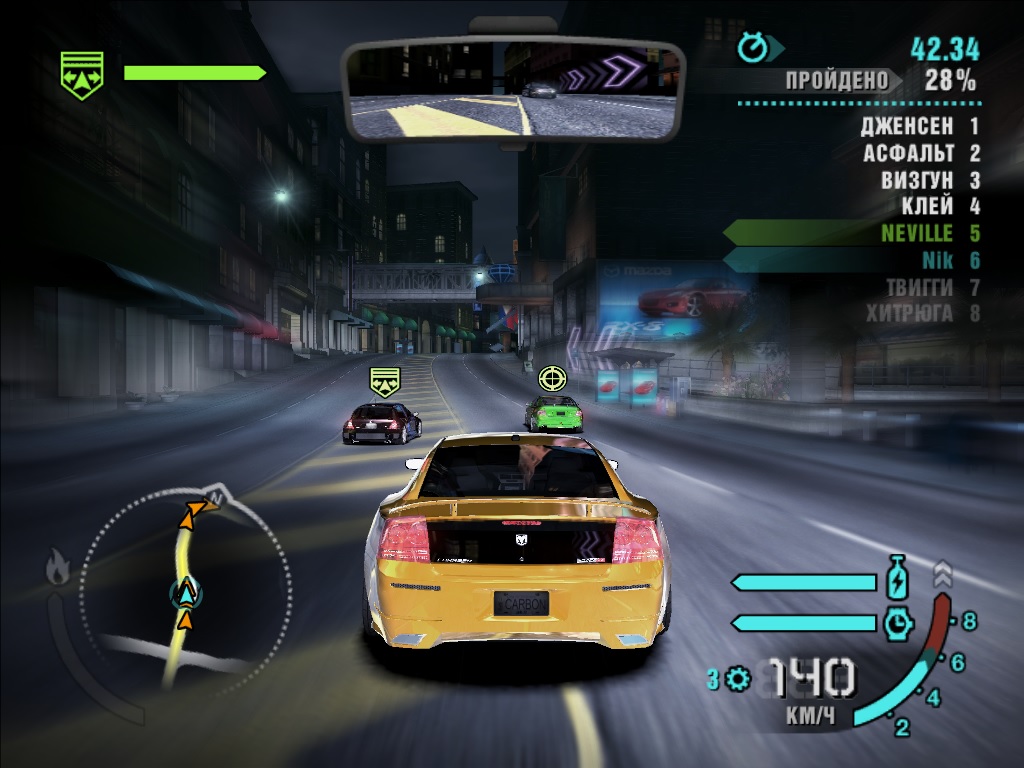Select the highlighted NEVILLE leaderboard row
This screenshot has height=768, width=1024.
coord(917,234)
